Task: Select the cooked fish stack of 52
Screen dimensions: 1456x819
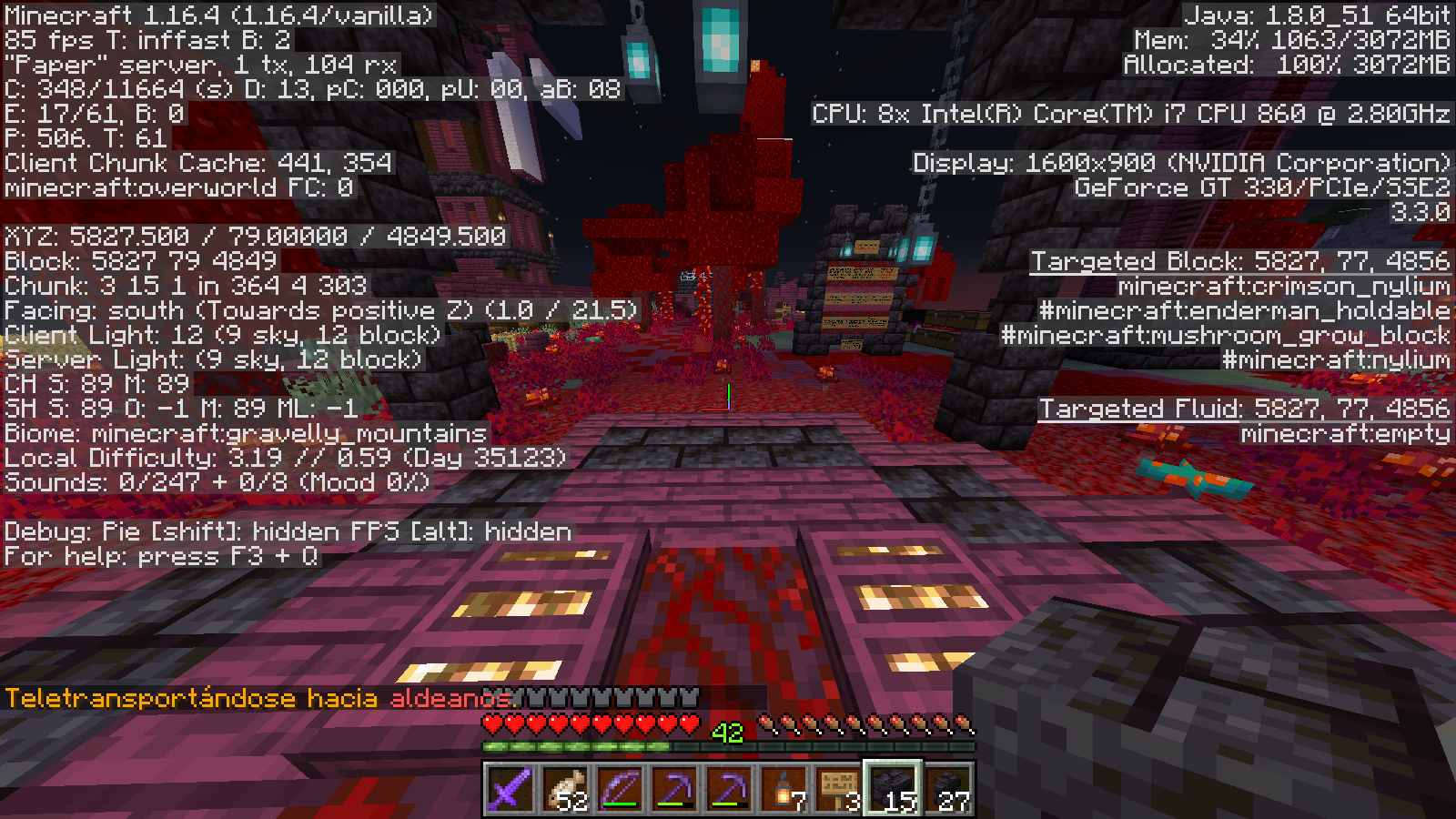Action: click(564, 788)
